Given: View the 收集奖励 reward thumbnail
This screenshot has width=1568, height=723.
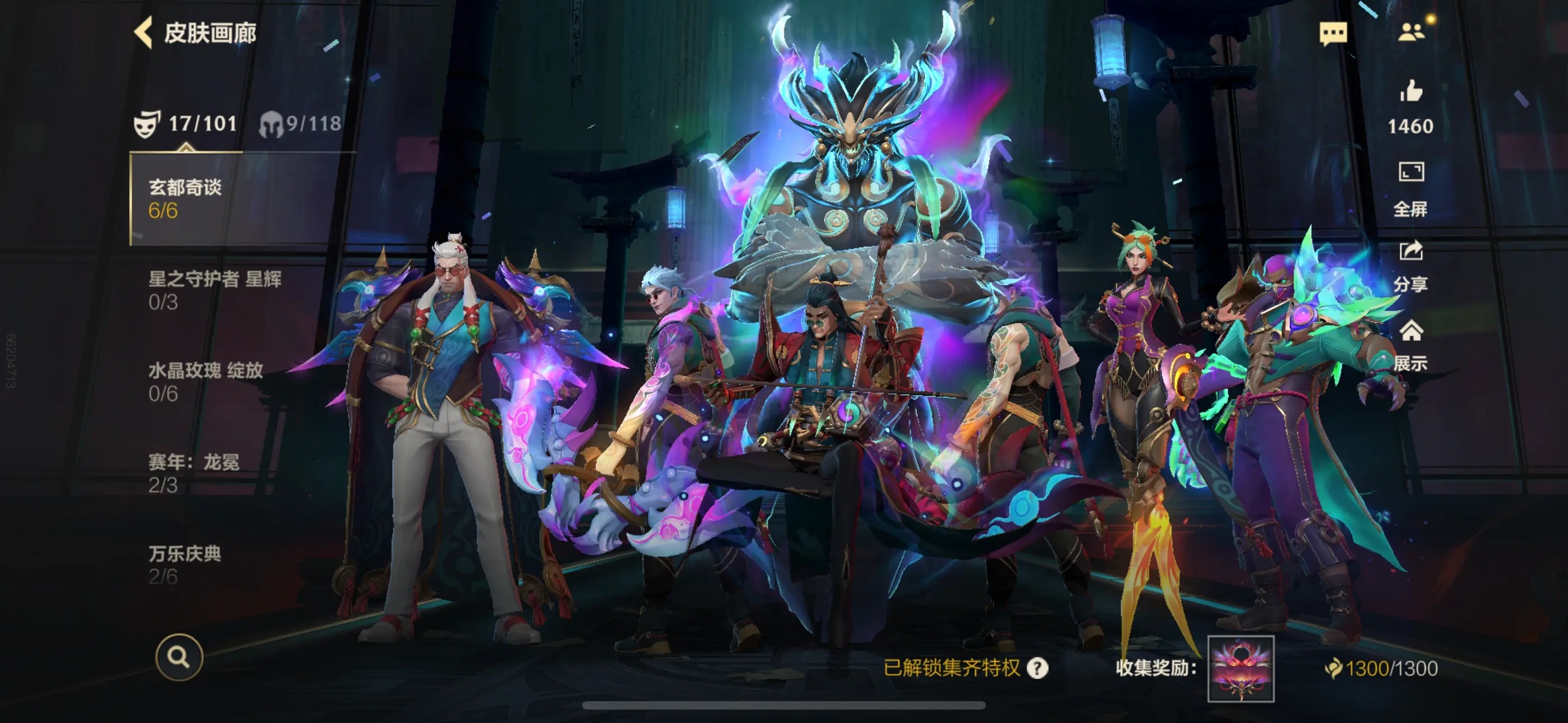Looking at the screenshot, I should (1240, 668).
